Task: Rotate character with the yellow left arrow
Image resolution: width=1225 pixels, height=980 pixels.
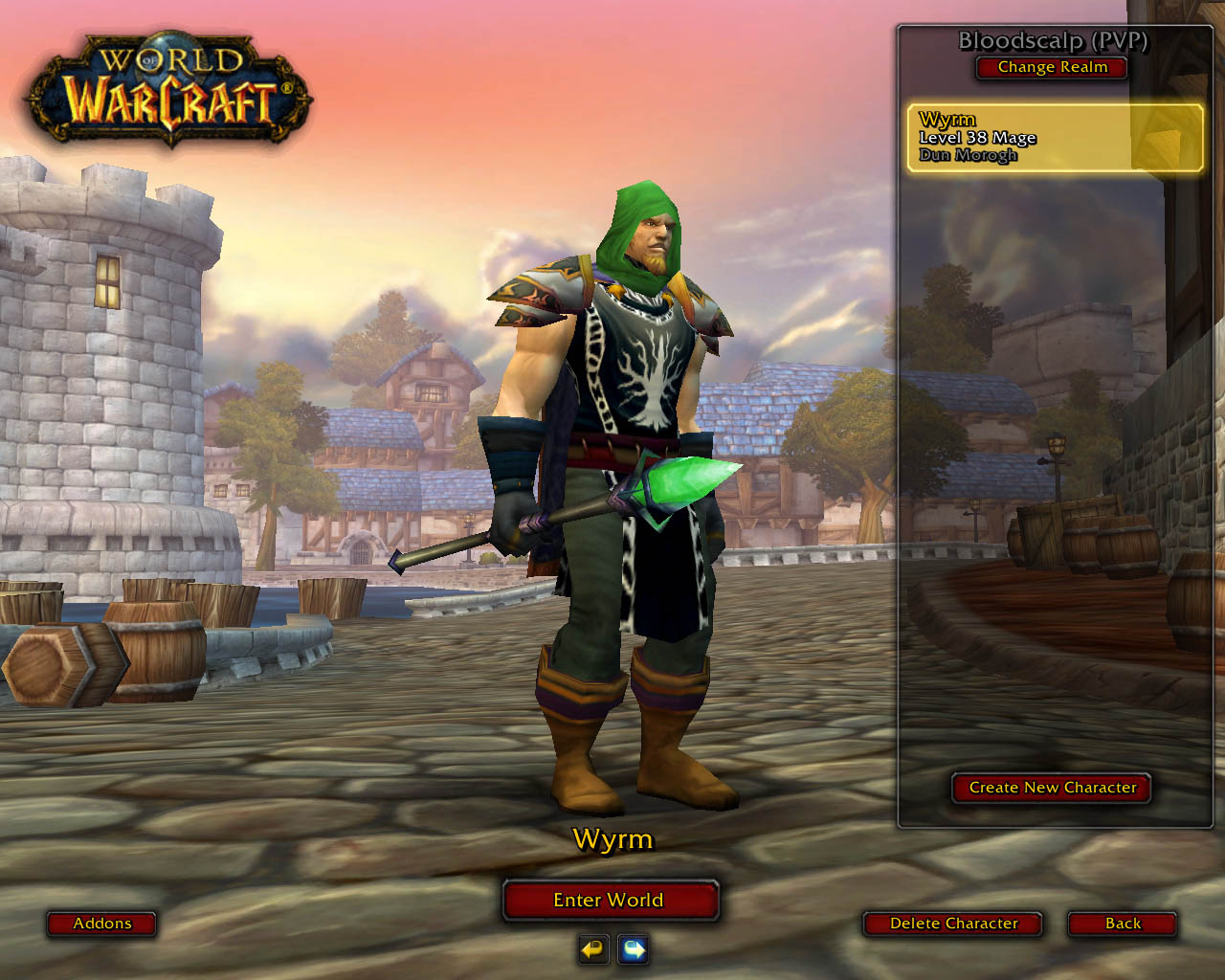Action: pos(593,949)
